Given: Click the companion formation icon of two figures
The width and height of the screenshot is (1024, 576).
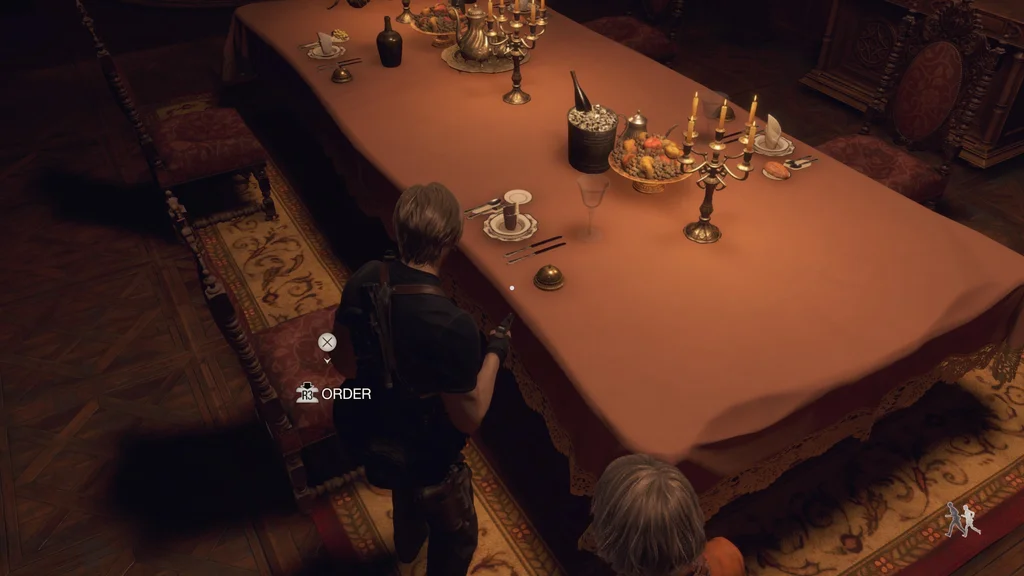Looking at the screenshot, I should 963,519.
